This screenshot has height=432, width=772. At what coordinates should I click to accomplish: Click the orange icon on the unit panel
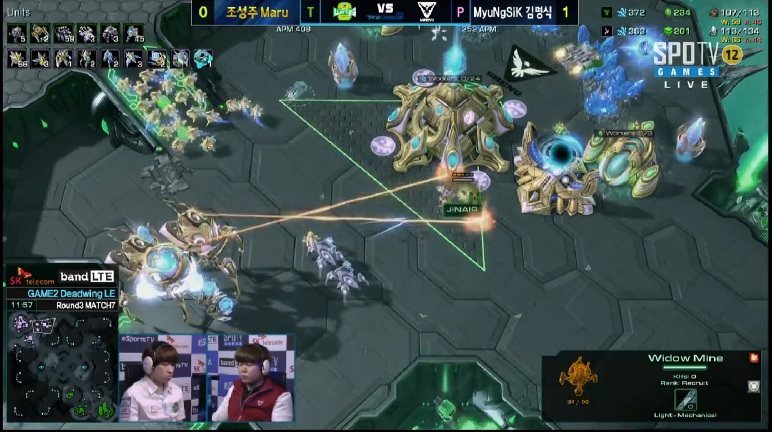click(753, 357)
